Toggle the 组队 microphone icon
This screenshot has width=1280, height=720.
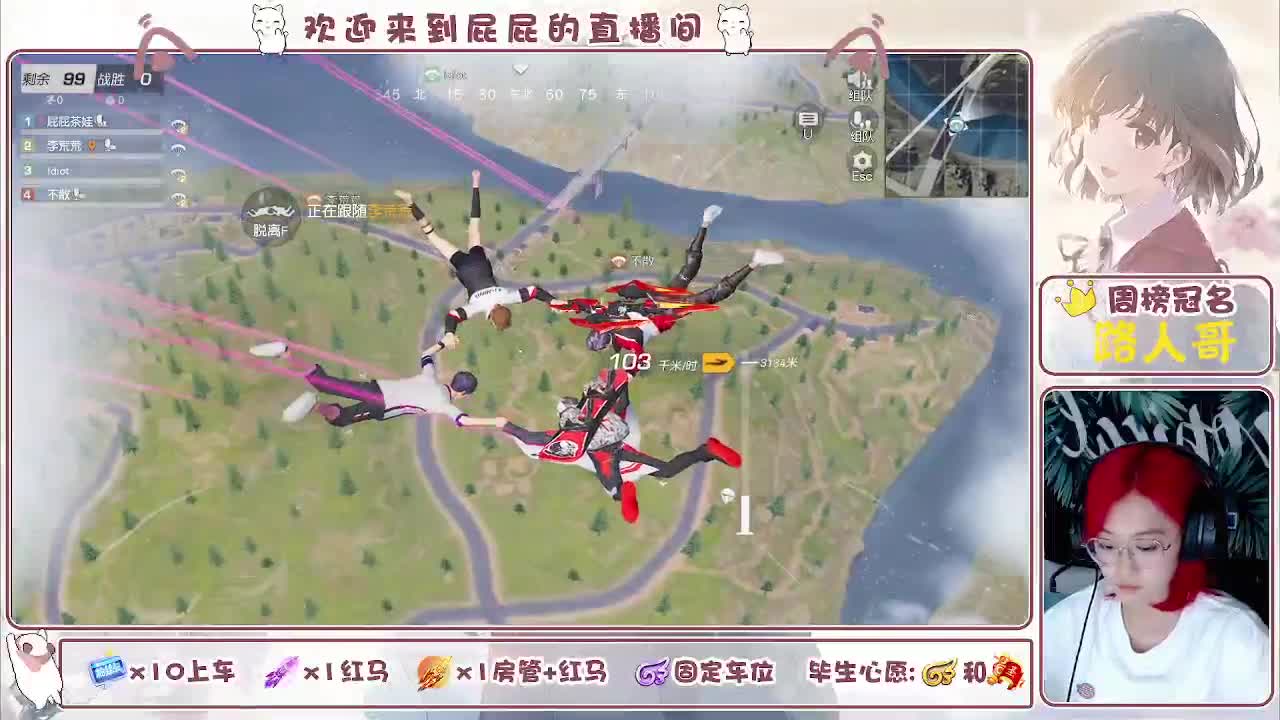[859, 118]
